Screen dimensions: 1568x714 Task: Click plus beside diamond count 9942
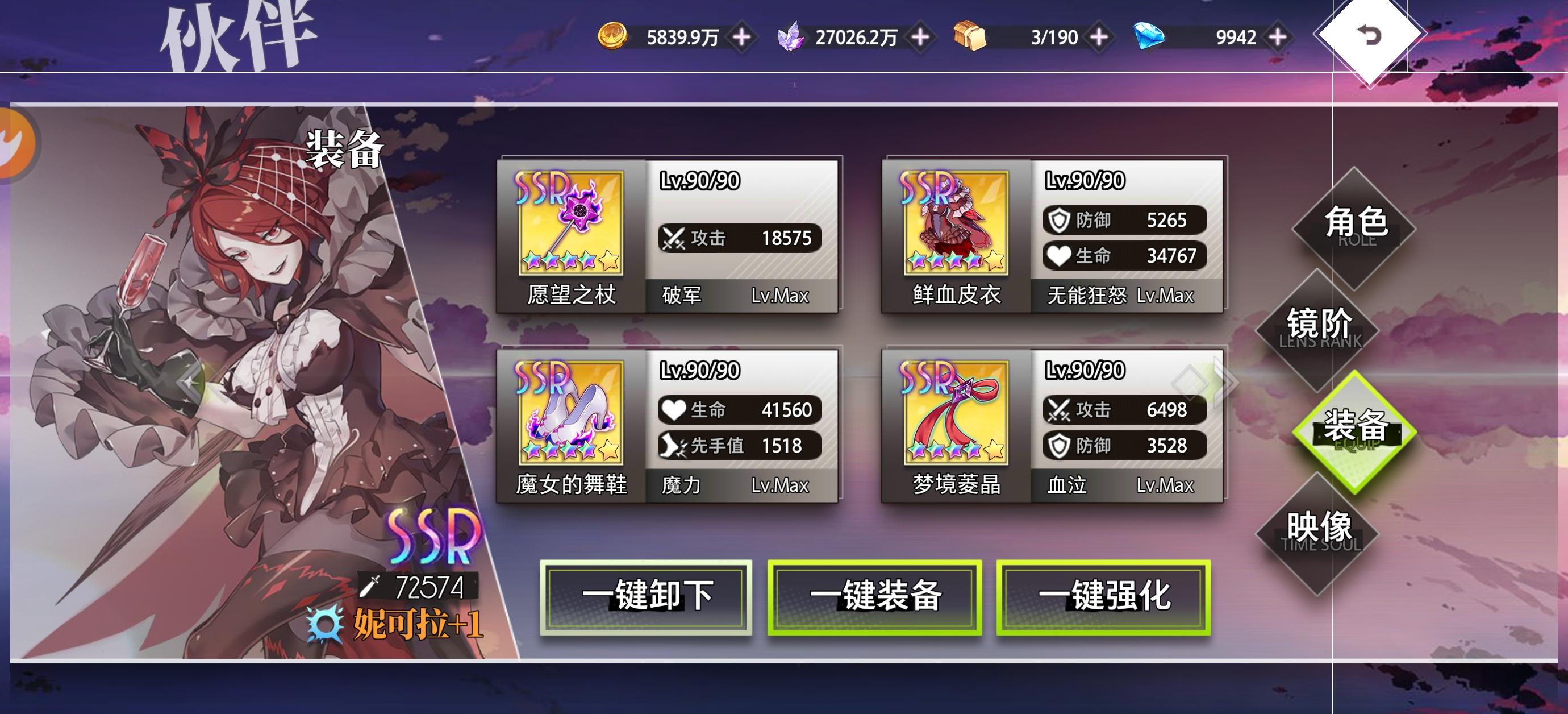1280,36
